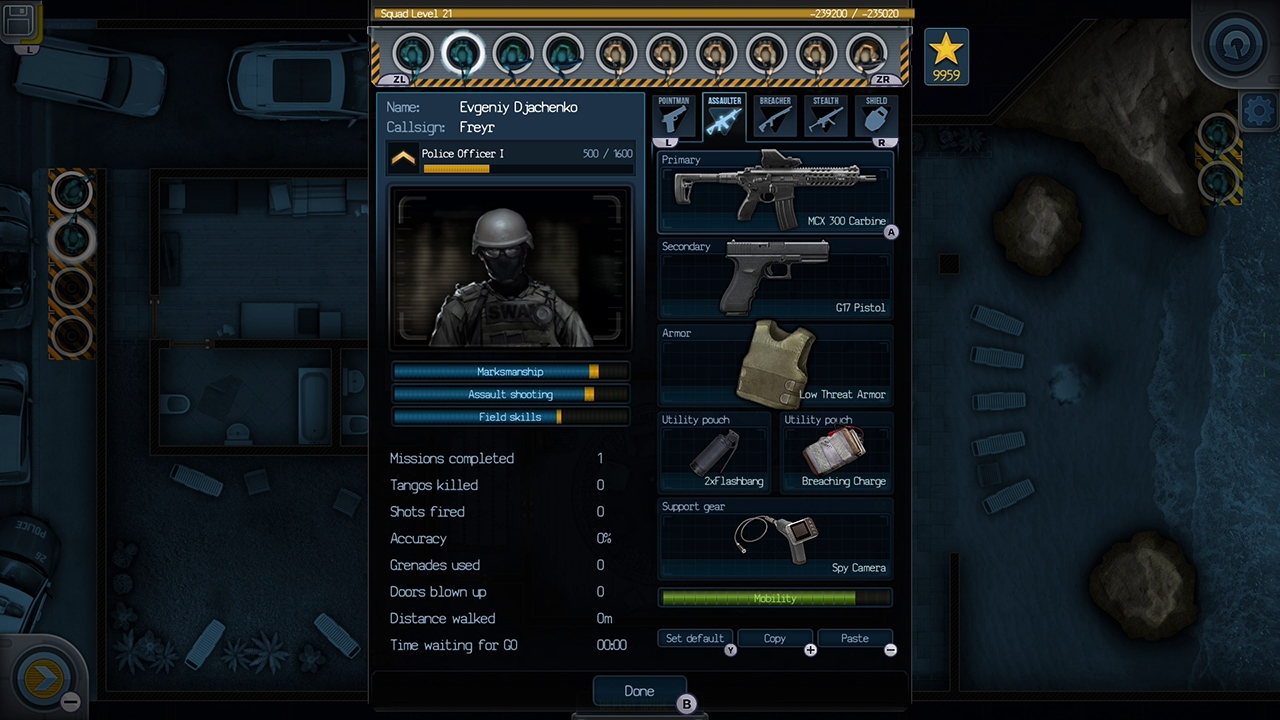Switch to the Pointman class icon
The height and width of the screenshot is (720, 1280).
click(673, 117)
